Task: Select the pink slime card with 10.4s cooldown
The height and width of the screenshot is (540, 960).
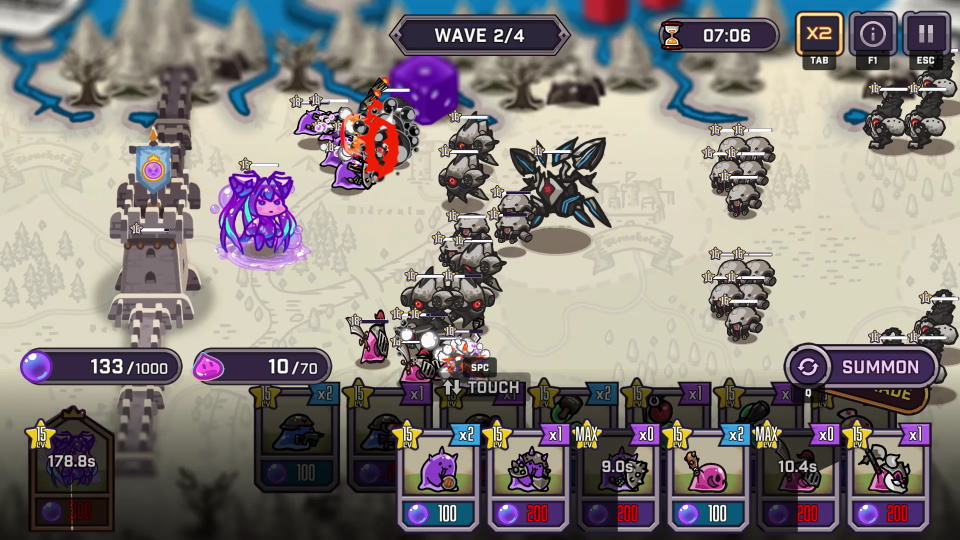Action: tap(797, 477)
